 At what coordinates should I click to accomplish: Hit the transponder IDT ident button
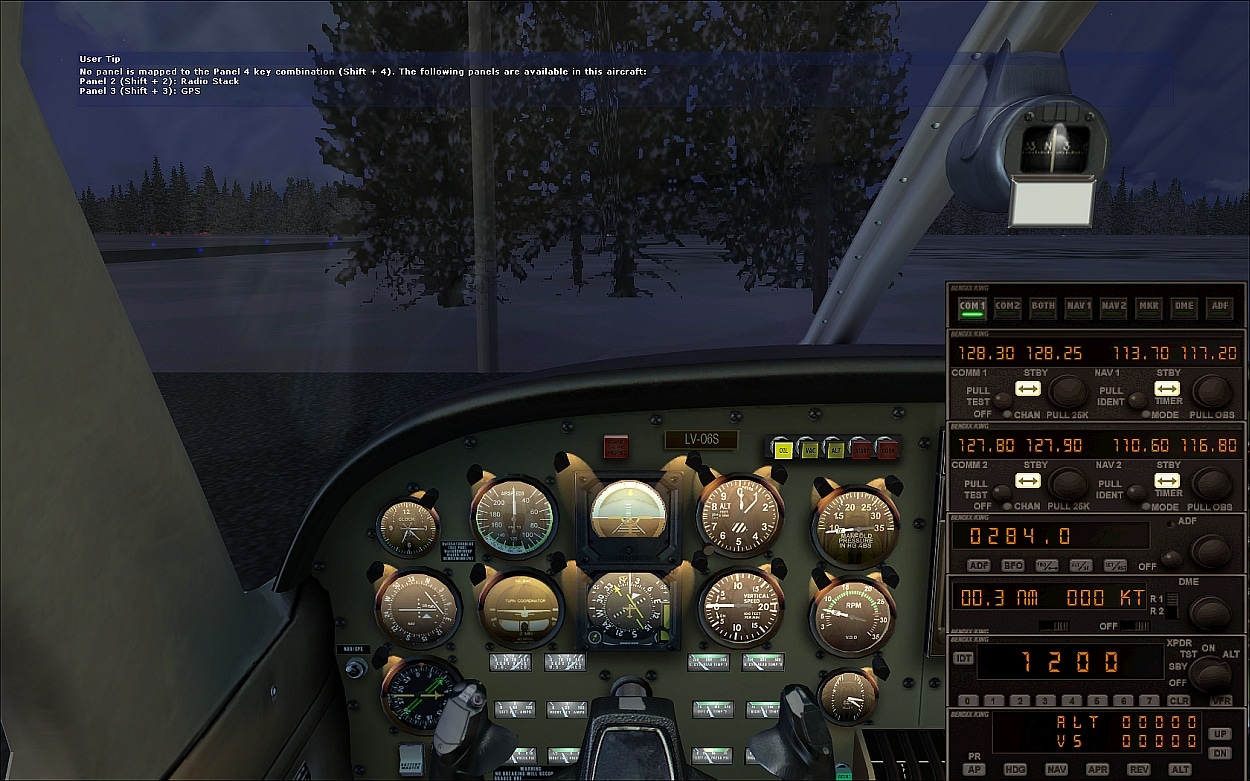click(x=963, y=658)
